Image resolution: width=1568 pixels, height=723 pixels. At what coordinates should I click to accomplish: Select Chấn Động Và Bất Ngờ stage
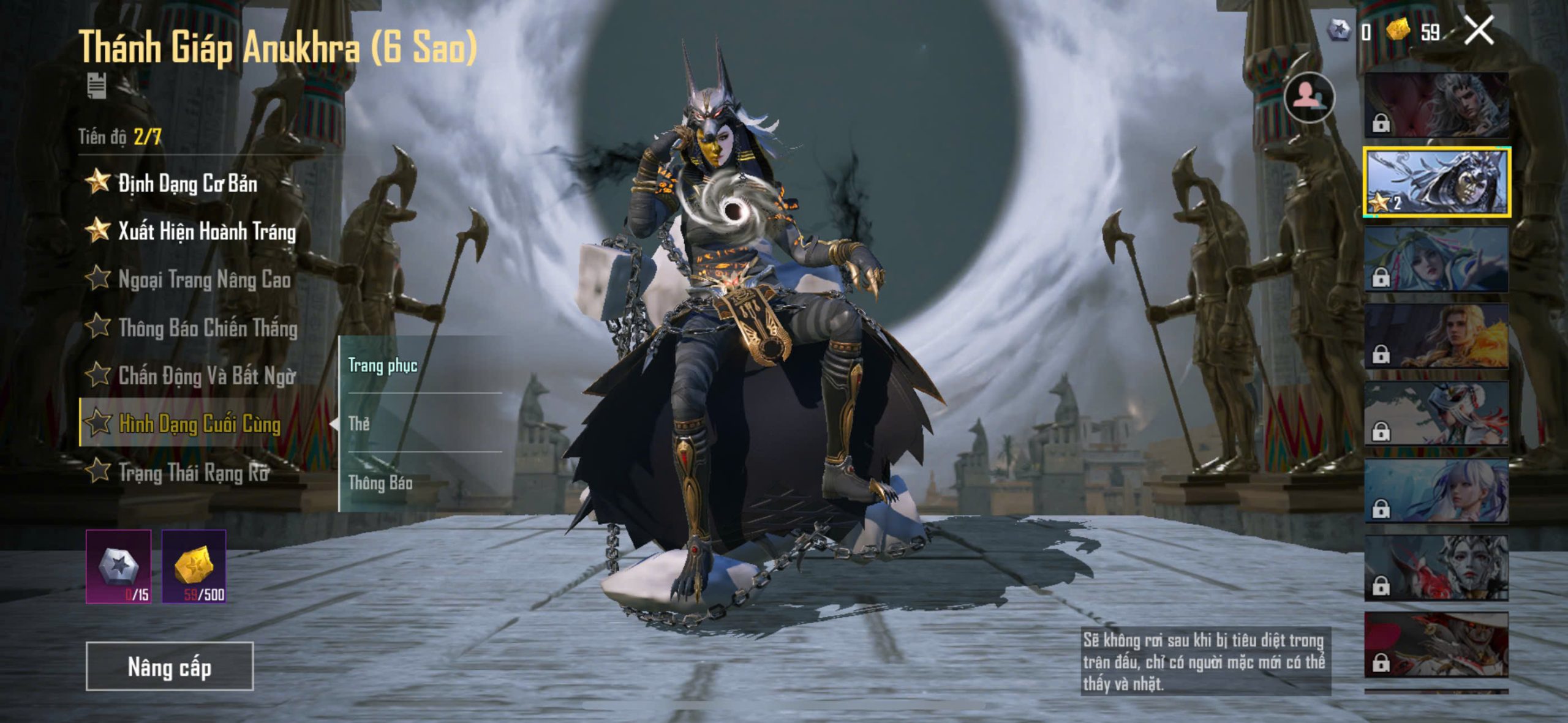[206, 376]
